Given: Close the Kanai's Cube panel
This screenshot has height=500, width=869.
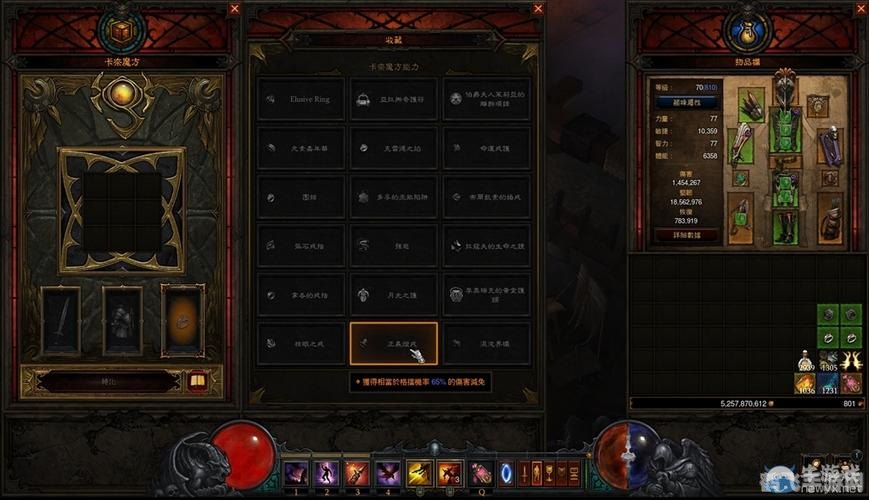Looking at the screenshot, I should pos(234,9).
